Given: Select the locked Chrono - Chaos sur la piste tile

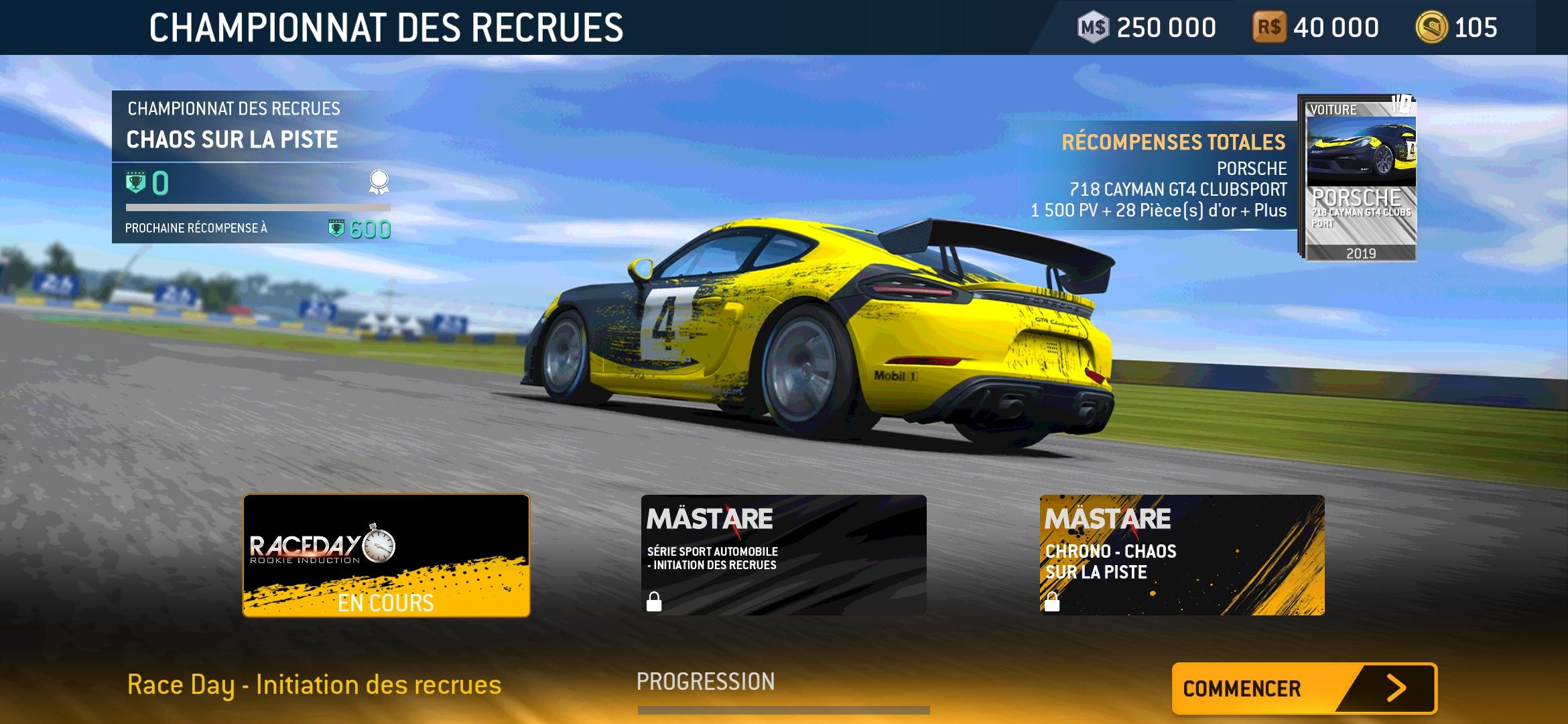Looking at the screenshot, I should point(1182,555).
